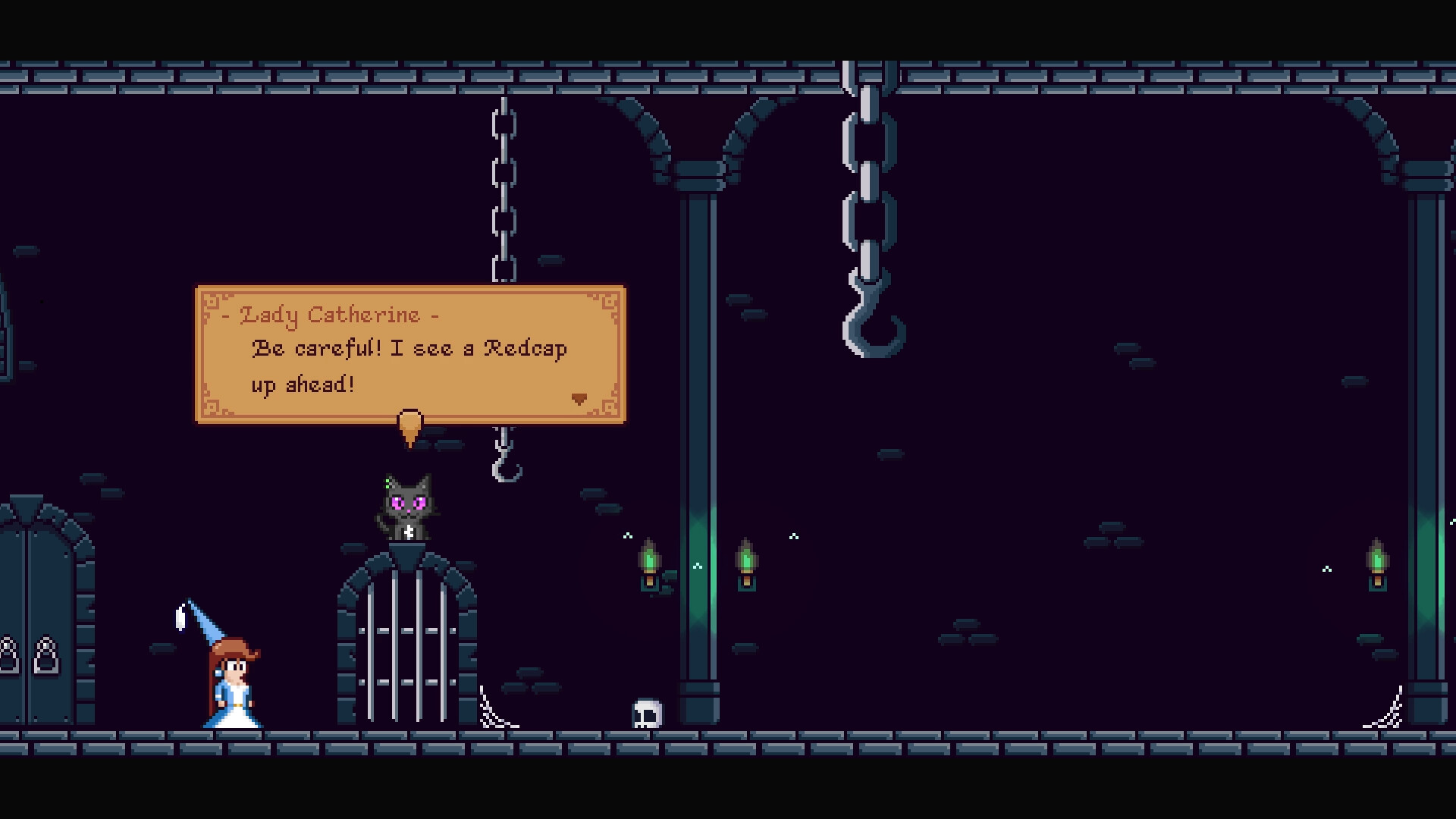The width and height of the screenshot is (1456, 819).
Task: Select the Lady Catherine name header
Action: click(330, 315)
